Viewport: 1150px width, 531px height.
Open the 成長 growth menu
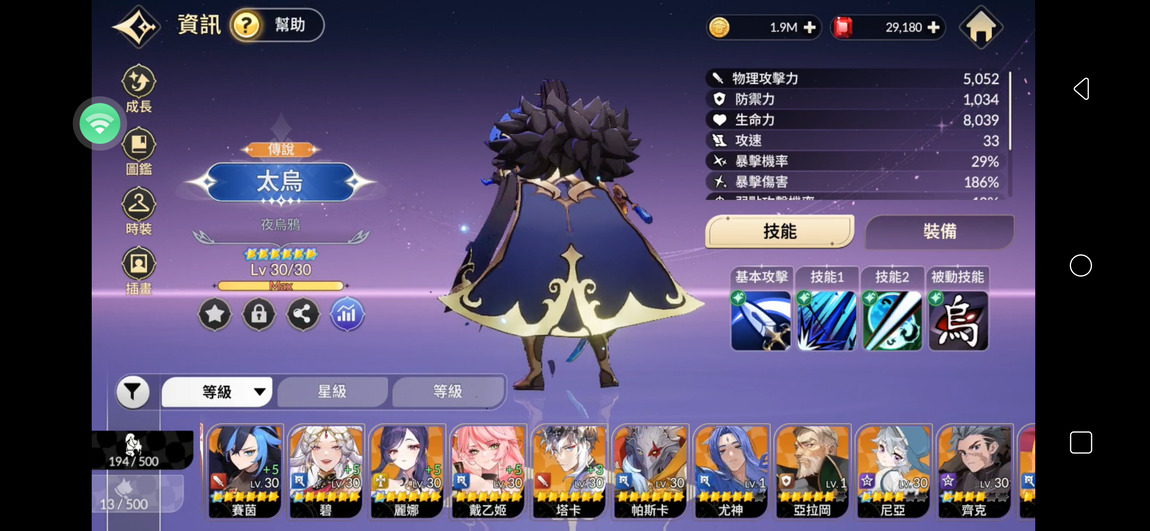[x=139, y=88]
